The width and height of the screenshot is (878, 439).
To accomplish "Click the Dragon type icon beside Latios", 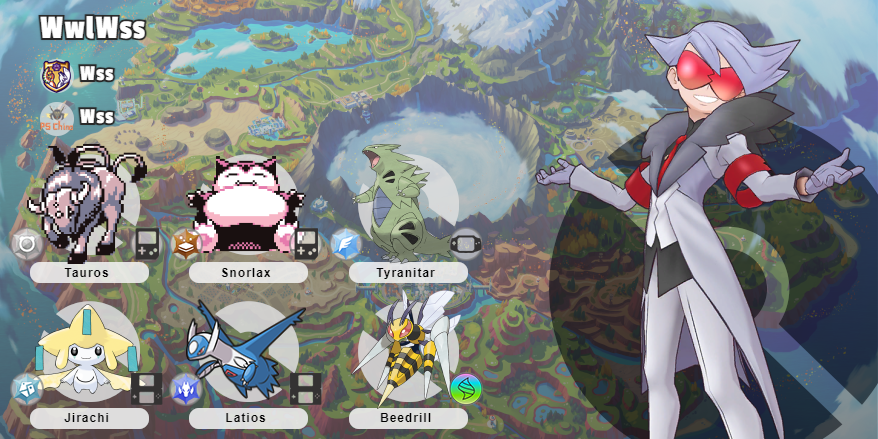I will 186,389.
